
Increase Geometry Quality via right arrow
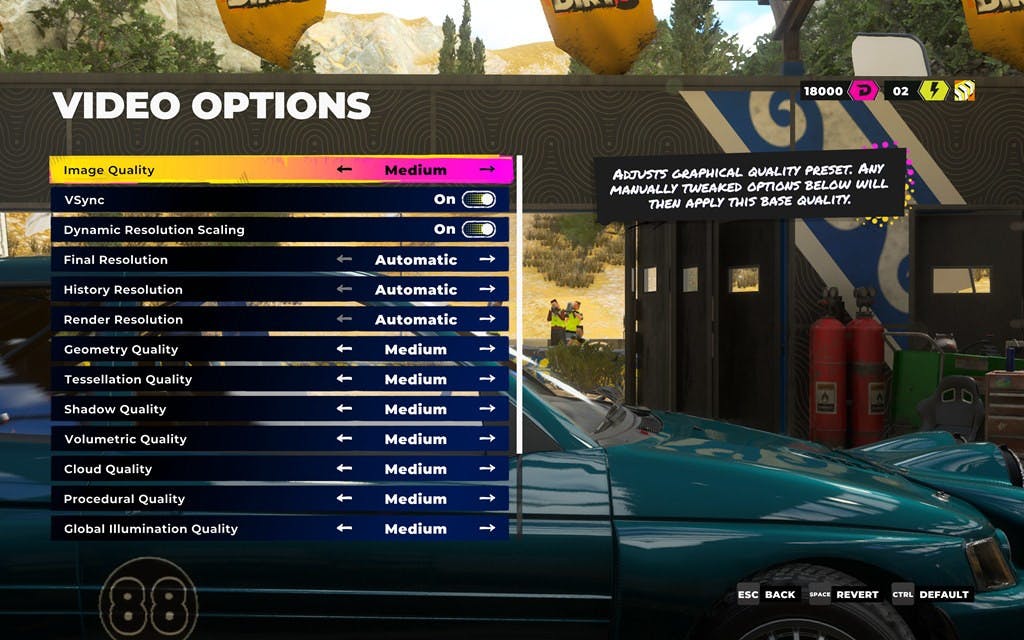tap(487, 349)
